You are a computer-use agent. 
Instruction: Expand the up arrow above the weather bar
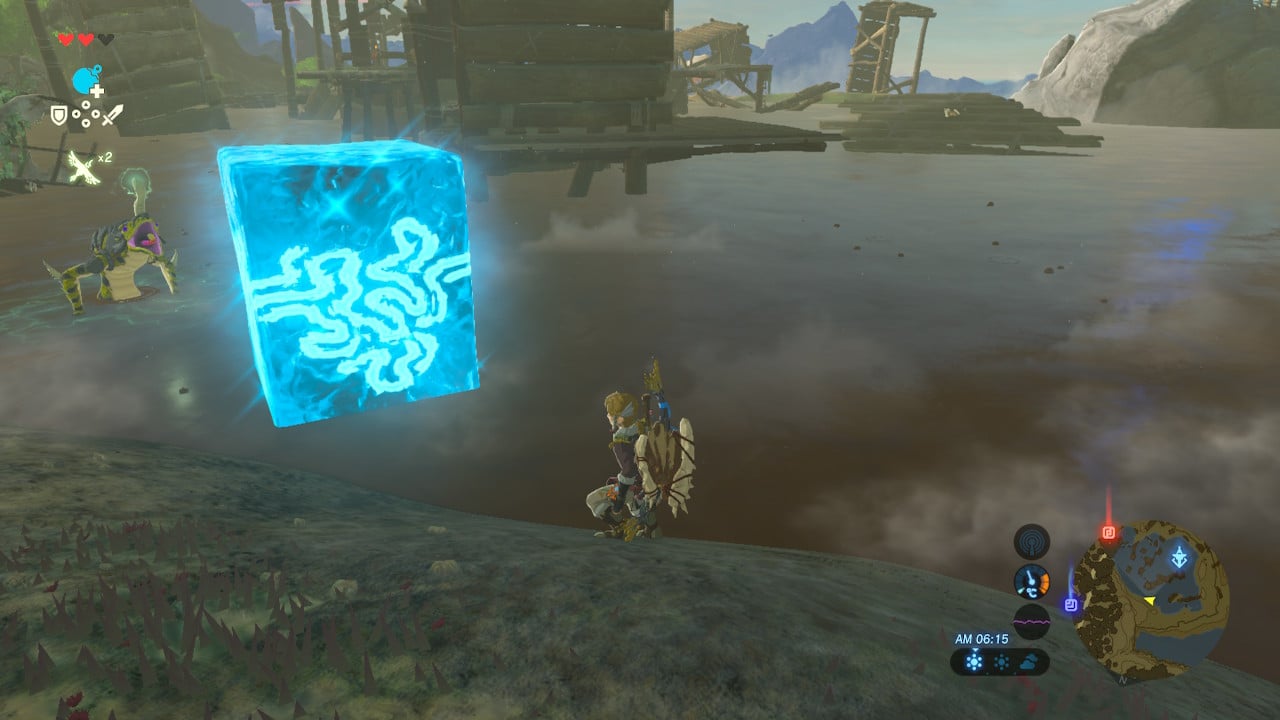coord(975,650)
